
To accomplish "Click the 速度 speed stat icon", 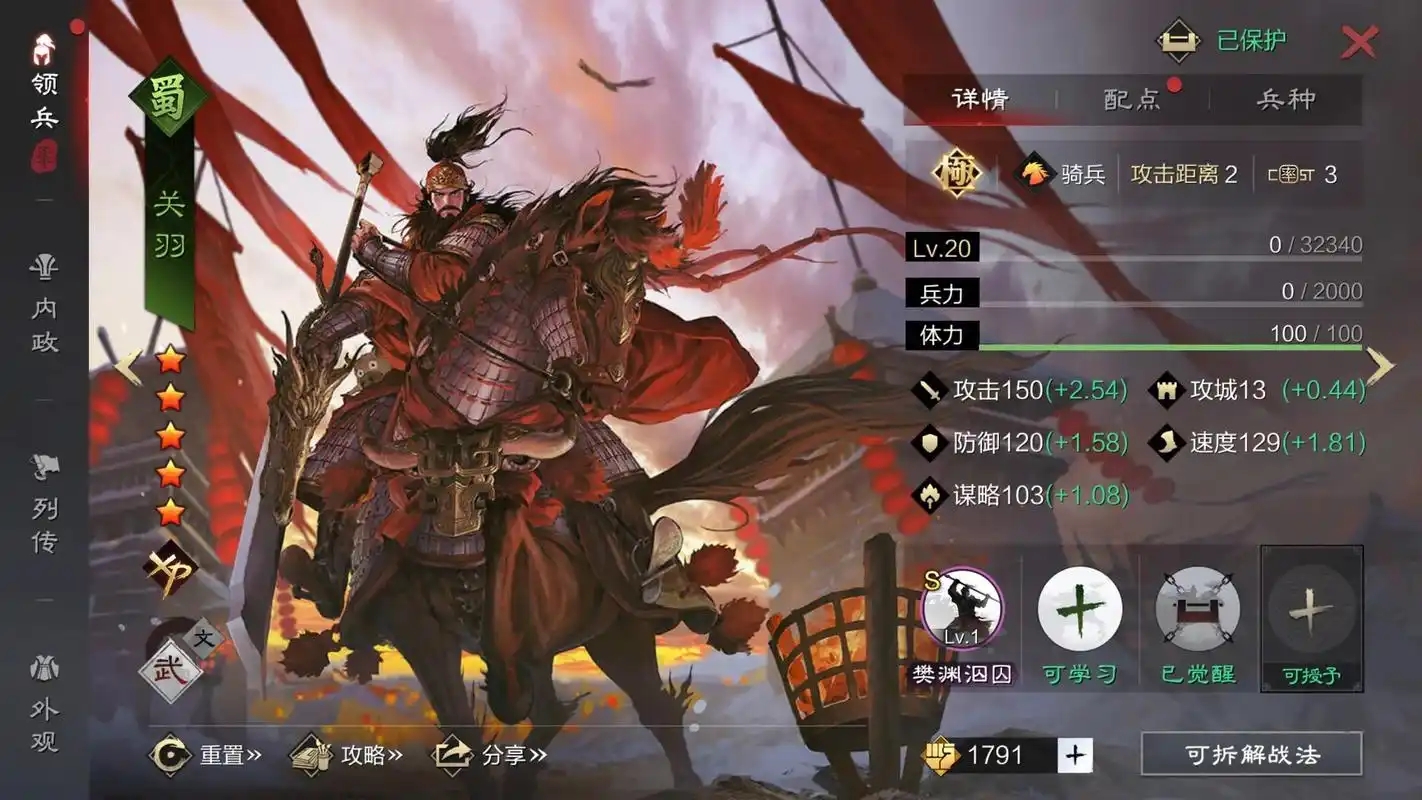I will click(x=1166, y=441).
